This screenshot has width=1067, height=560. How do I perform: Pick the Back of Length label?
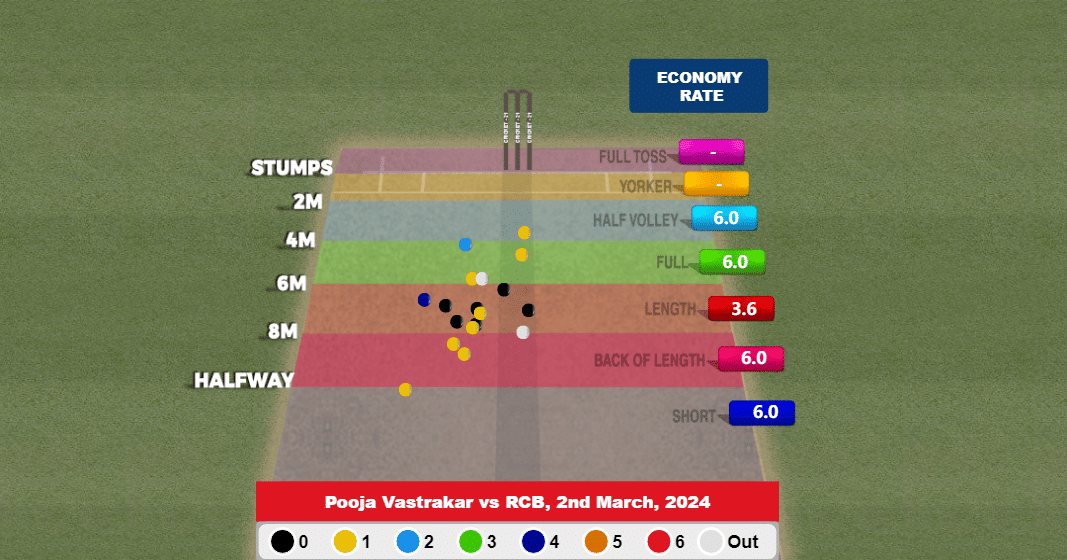coord(649,360)
